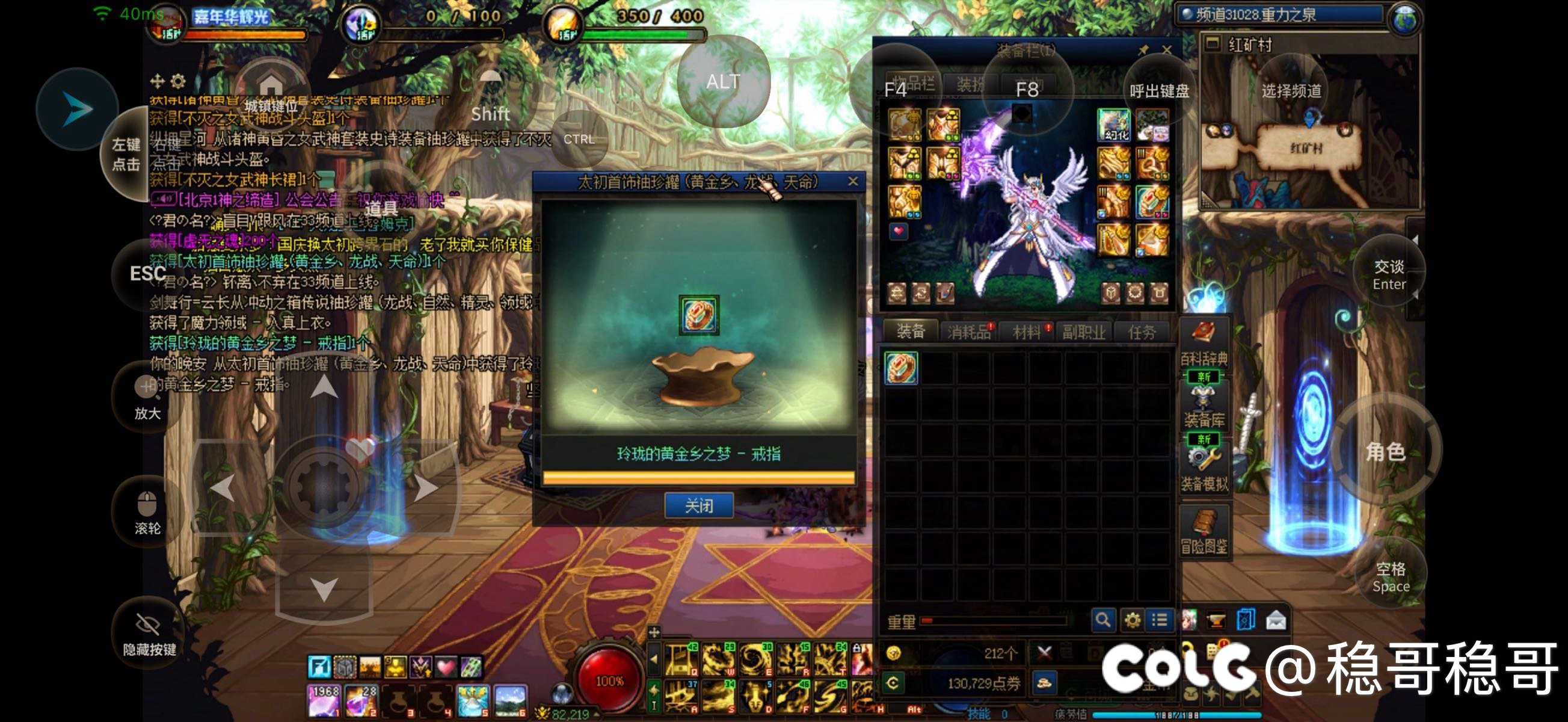Tap the 选择频道 channel select button
This screenshot has height=722, width=1568.
point(1291,91)
